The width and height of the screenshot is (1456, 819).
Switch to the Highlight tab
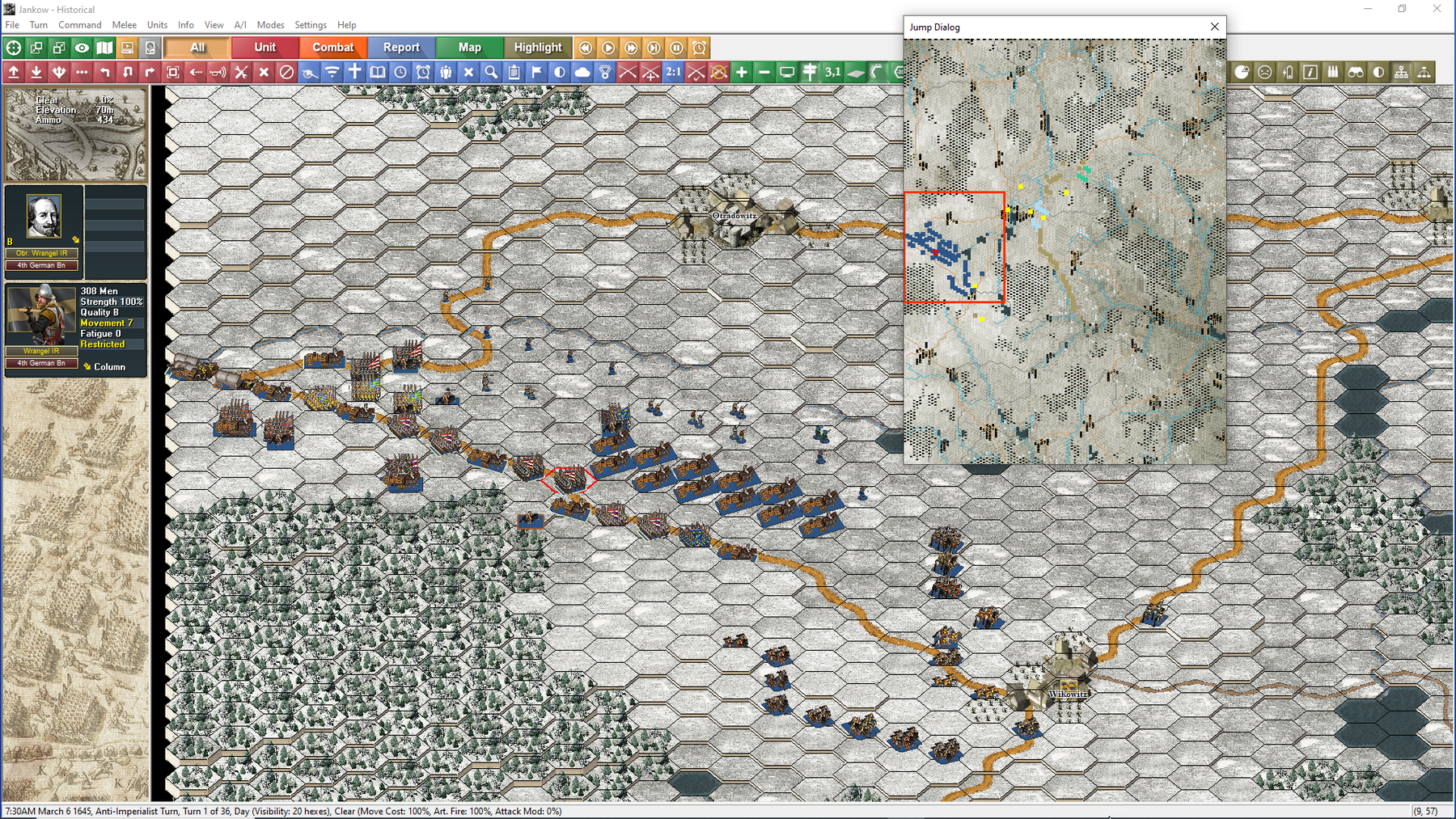pos(538,47)
